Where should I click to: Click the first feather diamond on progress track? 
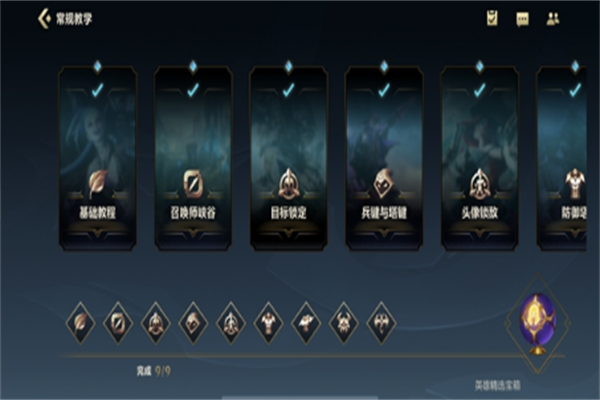81,322
